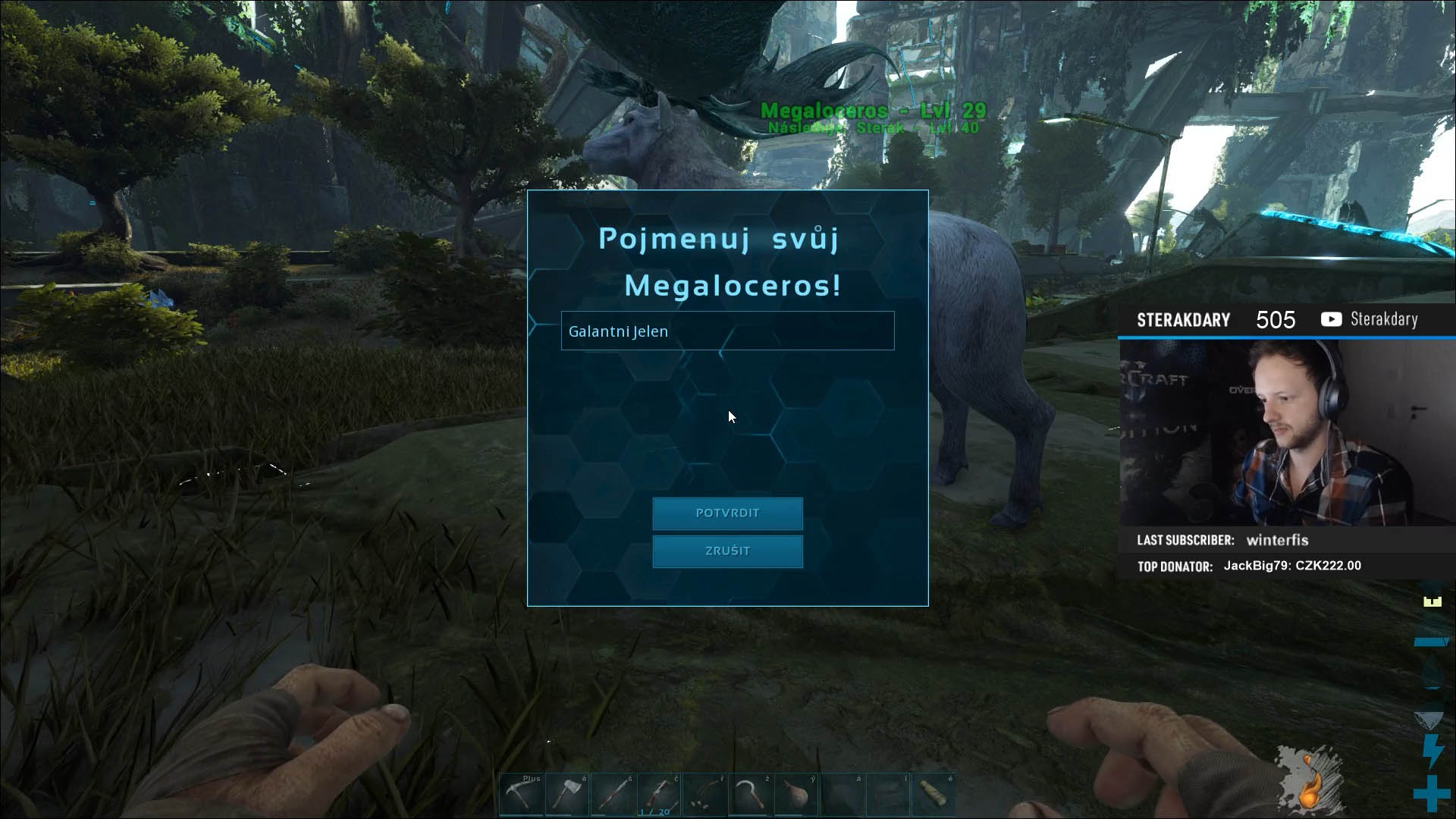
Task: Confirm the name with Potvrdit
Action: pos(727,513)
